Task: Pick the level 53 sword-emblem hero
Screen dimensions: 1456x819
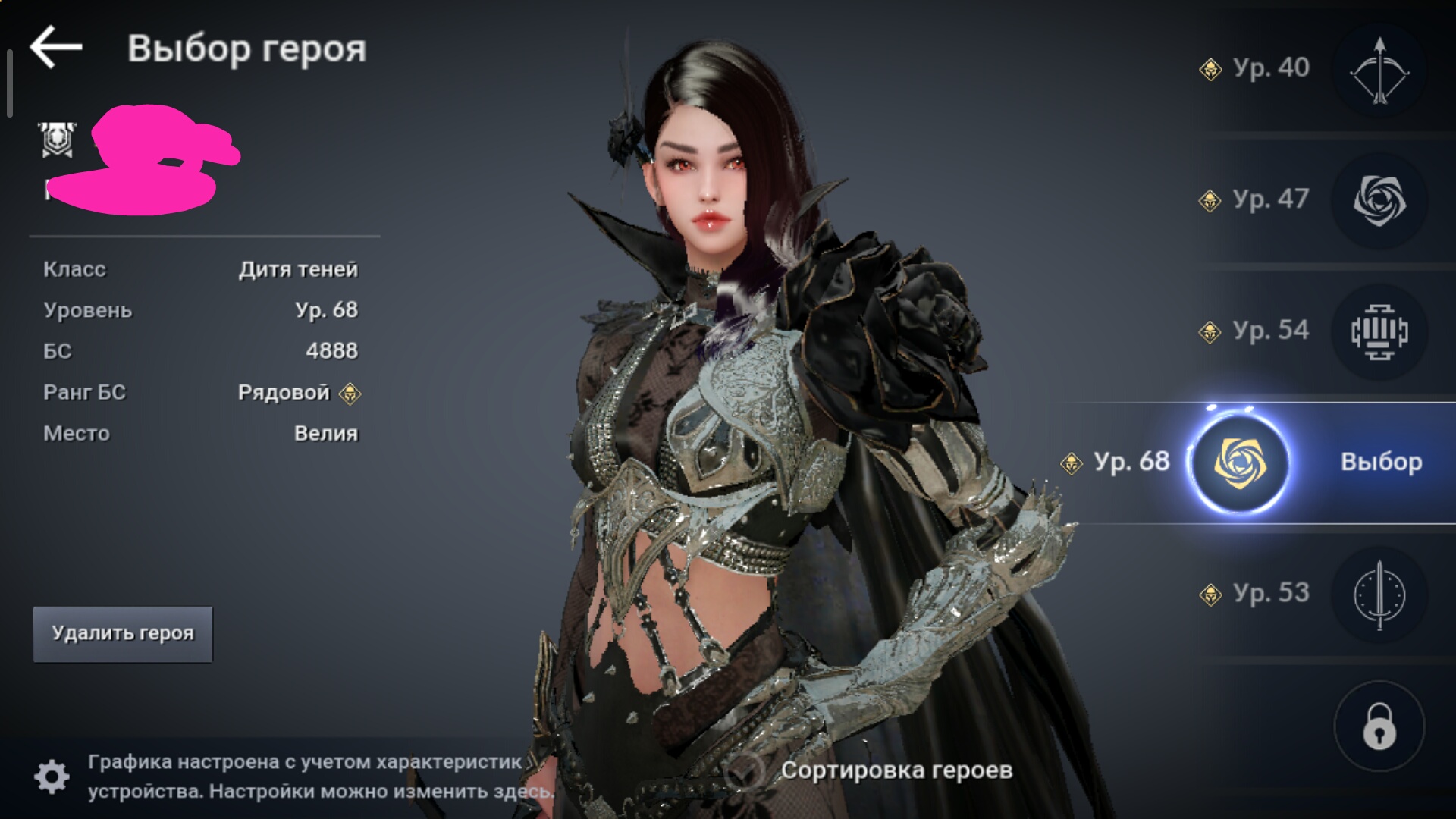Action: click(1379, 595)
